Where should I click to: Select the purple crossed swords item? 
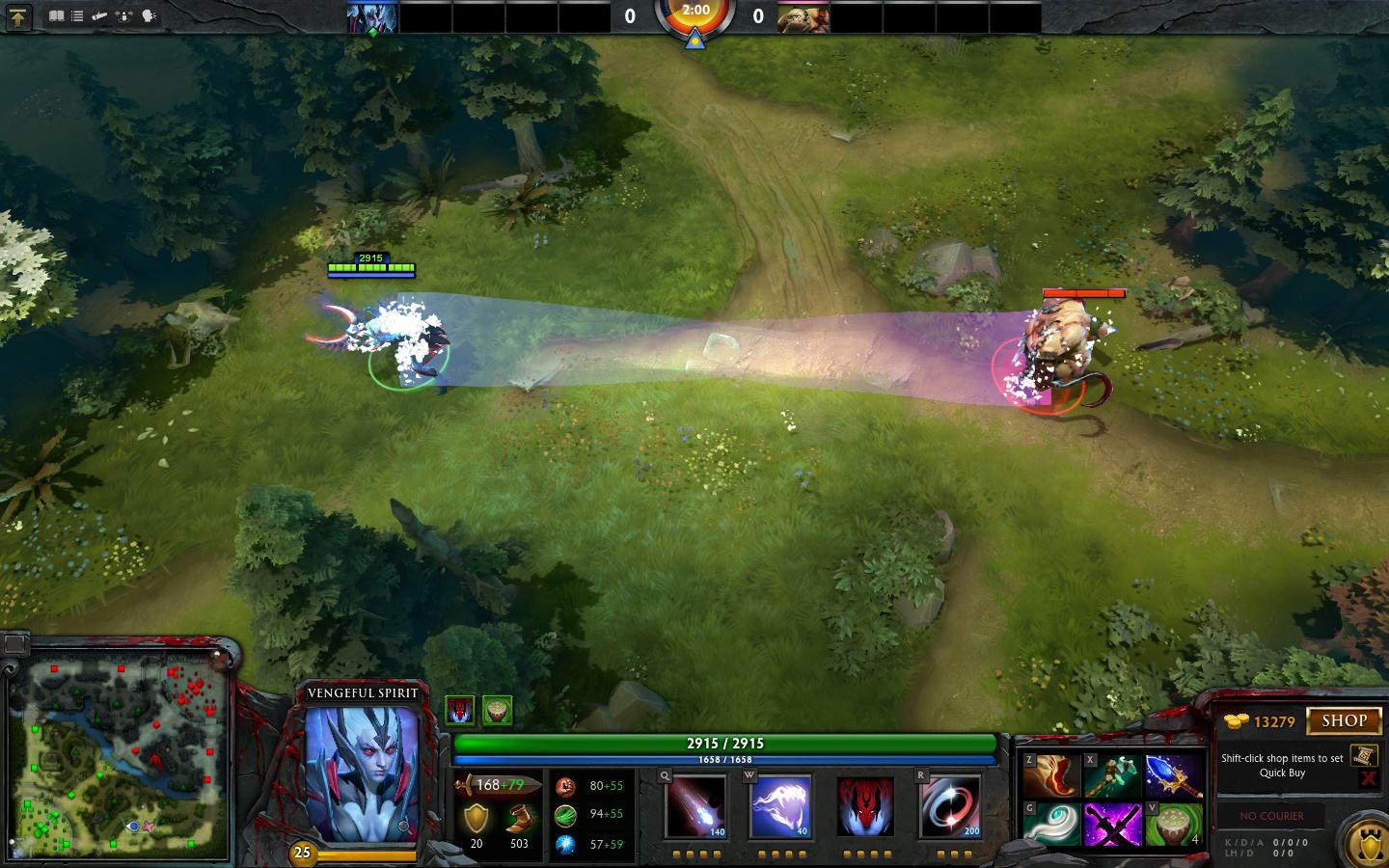(x=1112, y=826)
